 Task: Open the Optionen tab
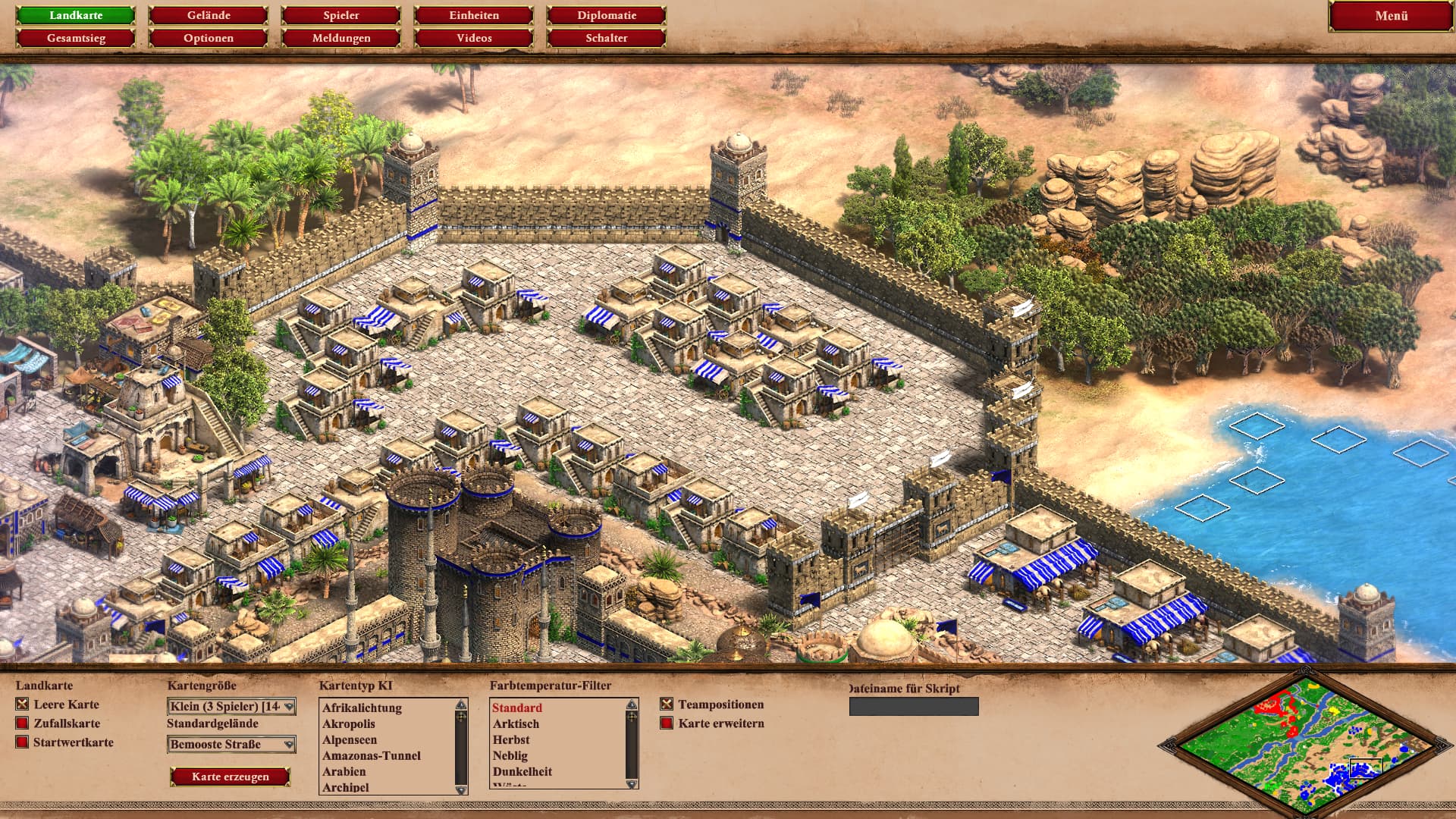tap(209, 38)
